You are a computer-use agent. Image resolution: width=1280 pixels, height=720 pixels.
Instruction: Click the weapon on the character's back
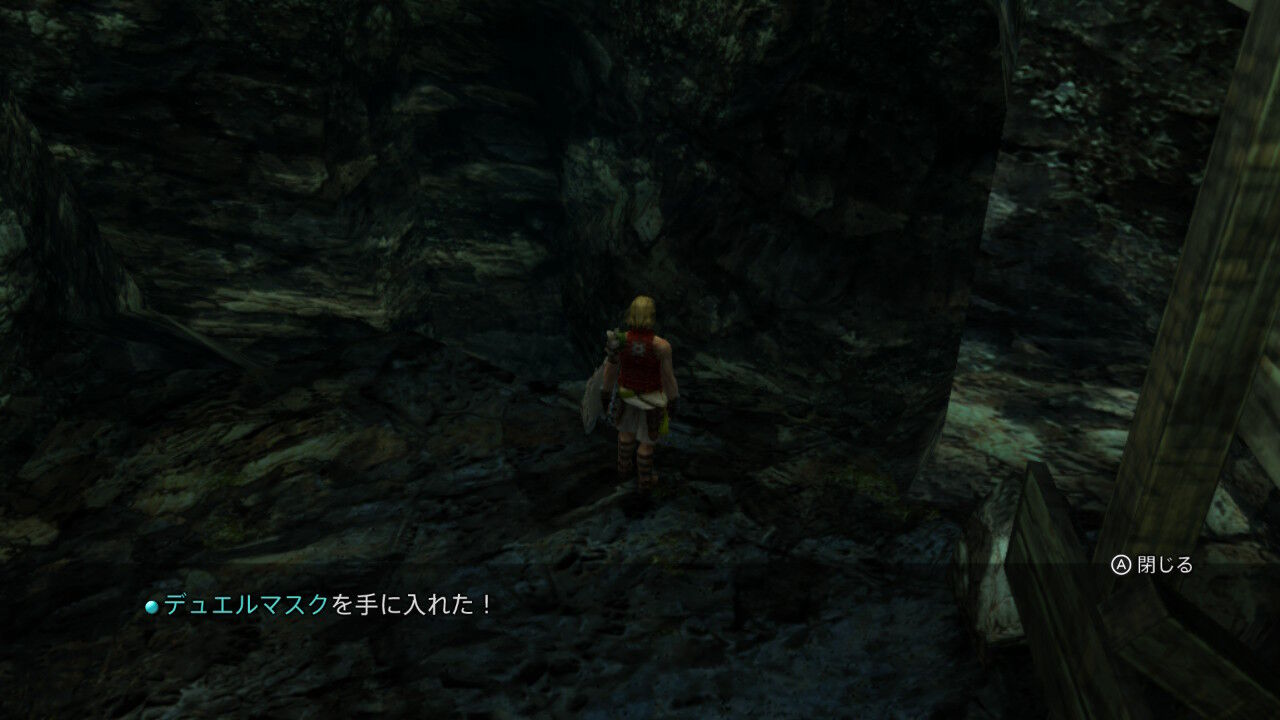tap(601, 390)
